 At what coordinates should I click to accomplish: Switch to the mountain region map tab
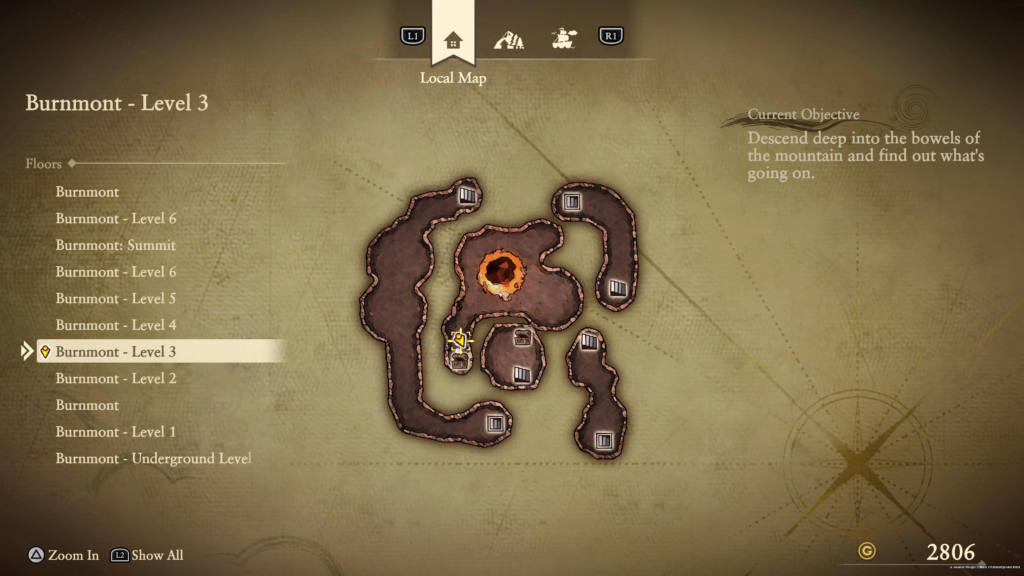coord(509,40)
